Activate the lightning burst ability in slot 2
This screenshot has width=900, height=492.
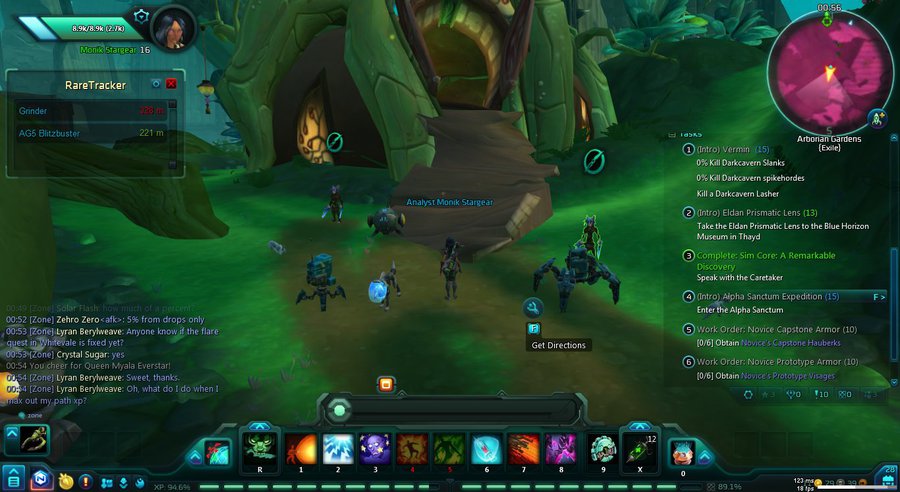pos(338,448)
